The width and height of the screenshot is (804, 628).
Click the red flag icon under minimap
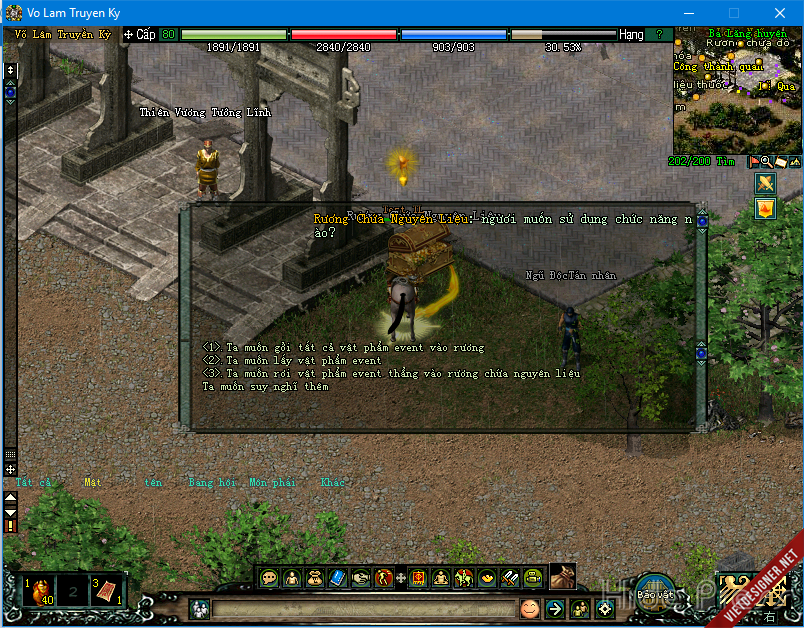[754, 161]
